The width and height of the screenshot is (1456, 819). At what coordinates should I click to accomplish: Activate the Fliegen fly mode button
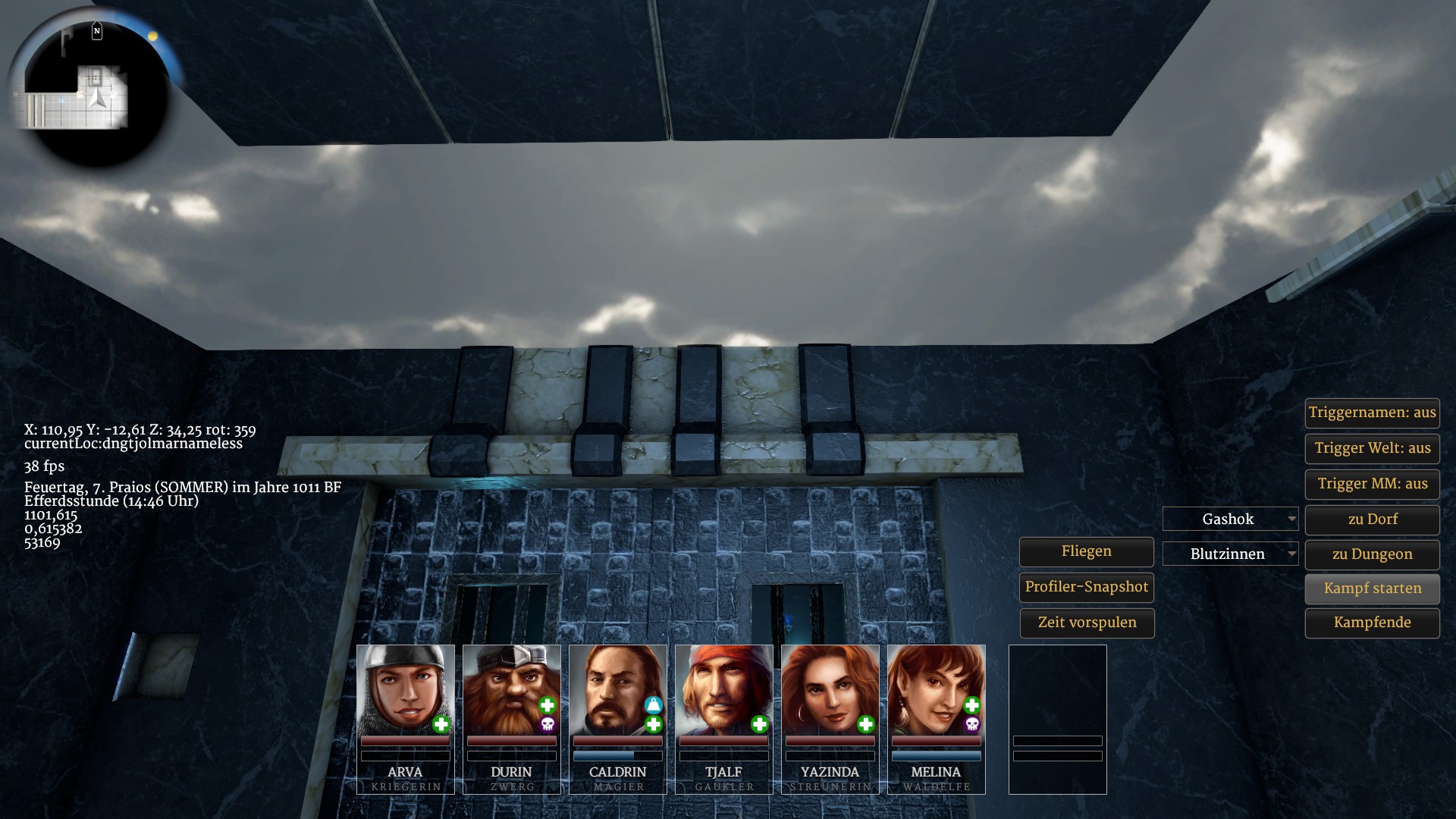[1086, 552]
